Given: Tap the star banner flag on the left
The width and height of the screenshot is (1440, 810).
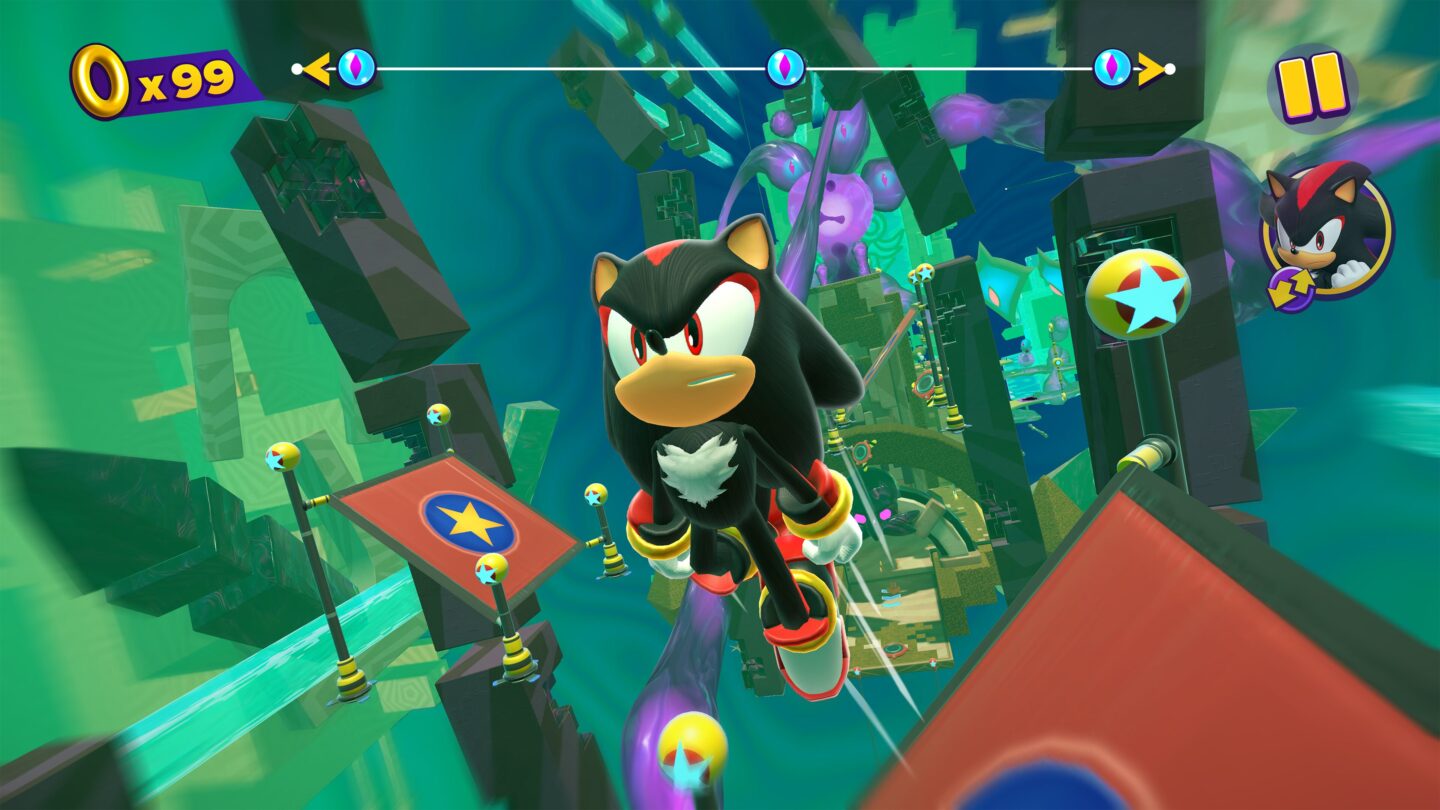Looking at the screenshot, I should click(468, 518).
